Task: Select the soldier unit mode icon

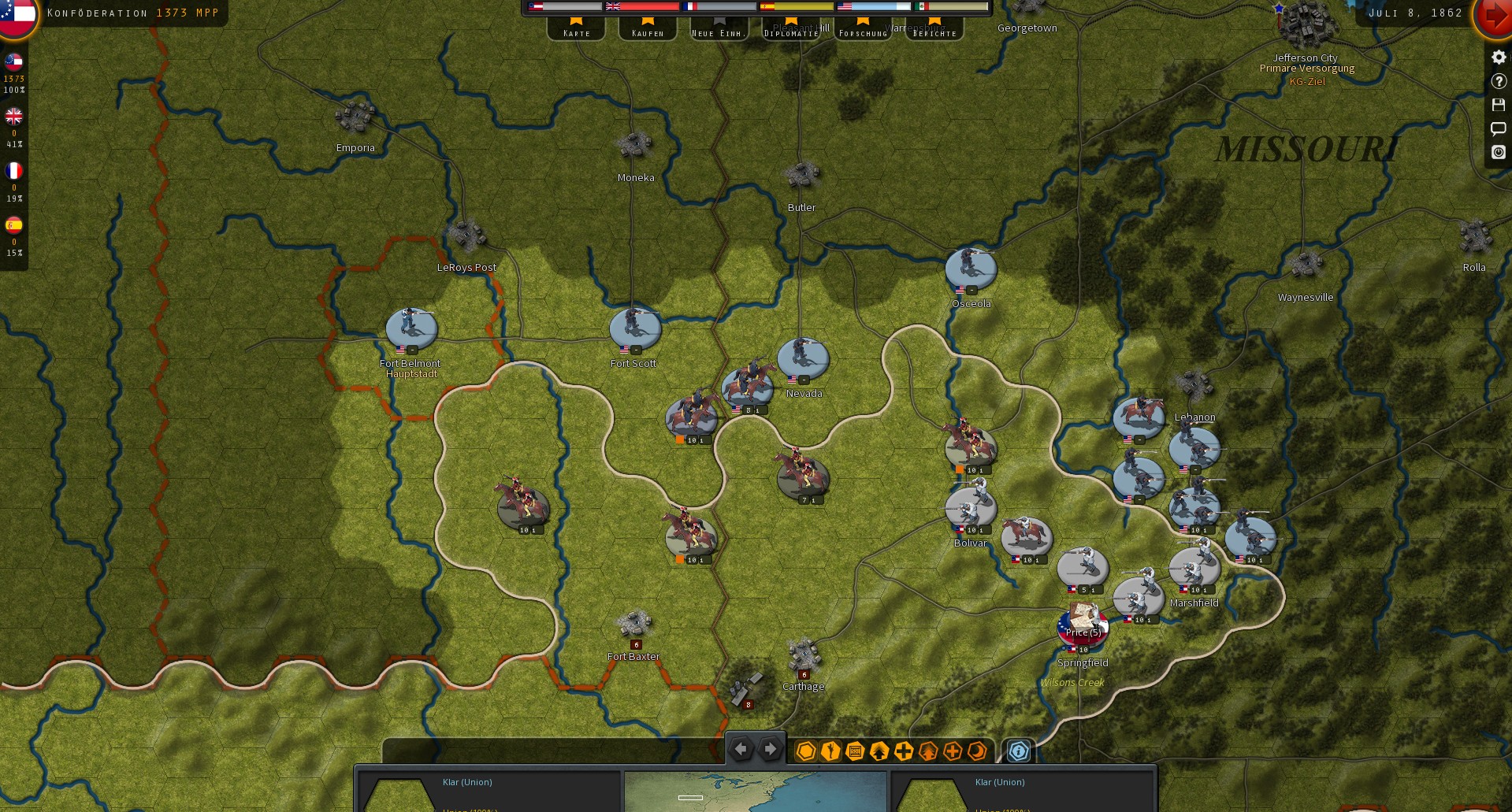Action: (x=830, y=752)
